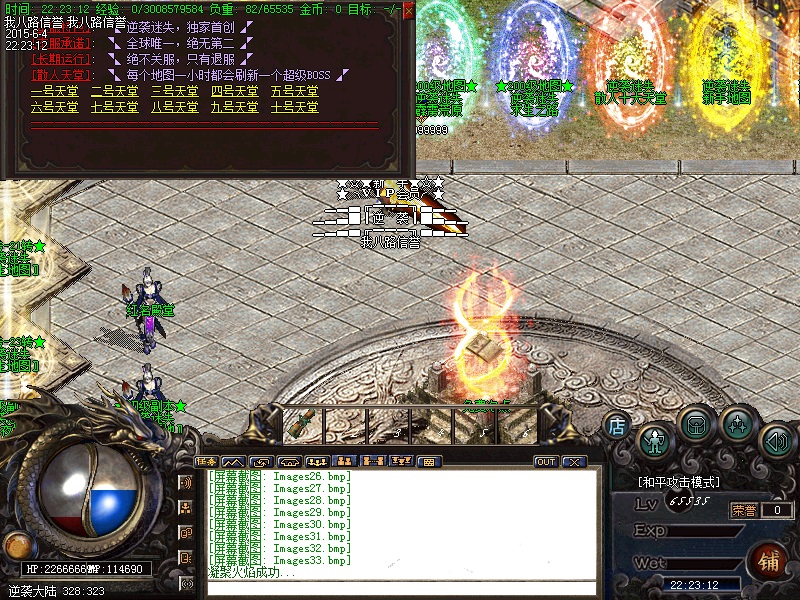
Task: Close the dark announcement panel
Action: 408,9
